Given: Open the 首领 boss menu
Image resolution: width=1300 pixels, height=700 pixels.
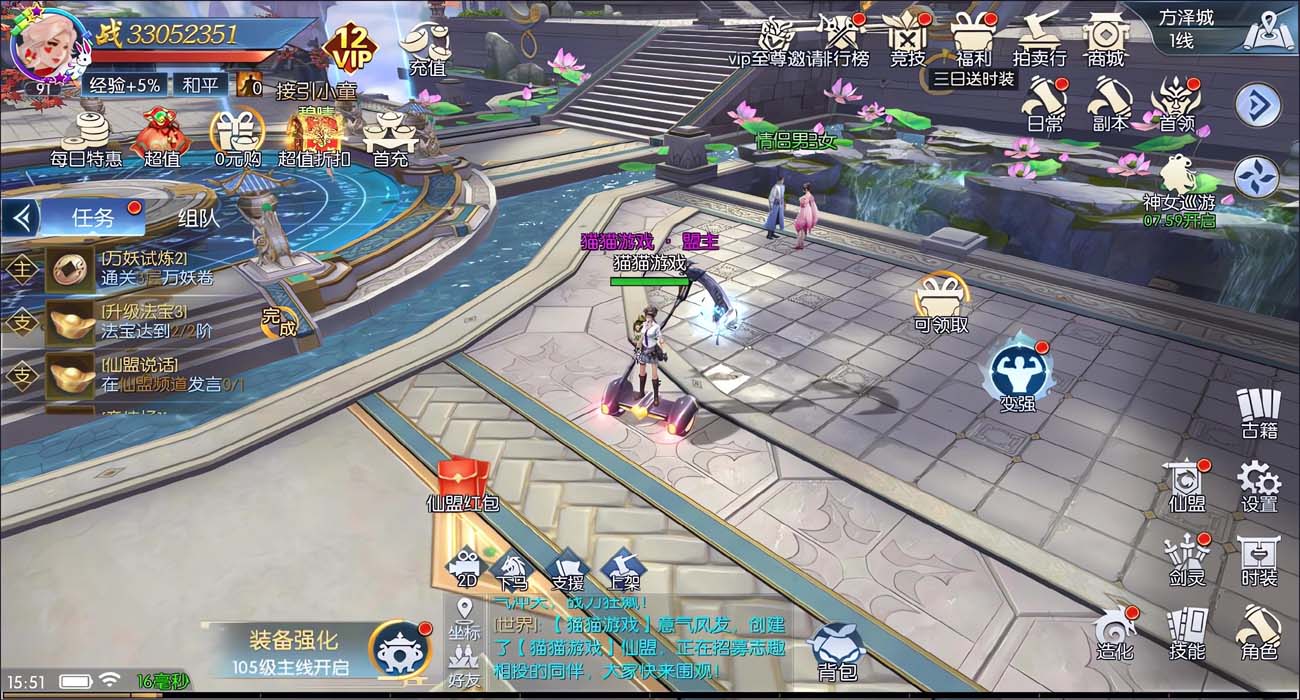Looking at the screenshot, I should click(x=1176, y=104).
